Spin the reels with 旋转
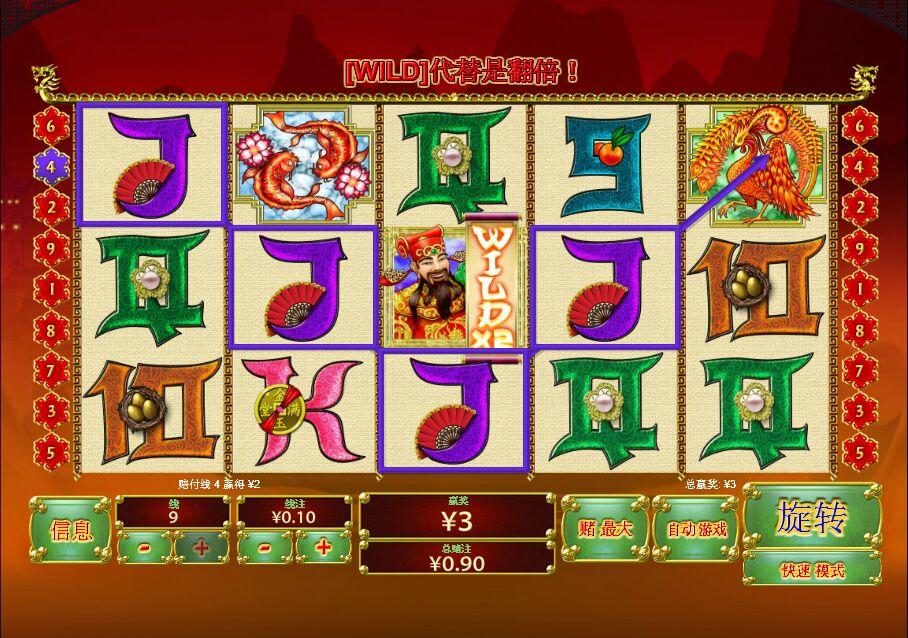 coord(811,518)
